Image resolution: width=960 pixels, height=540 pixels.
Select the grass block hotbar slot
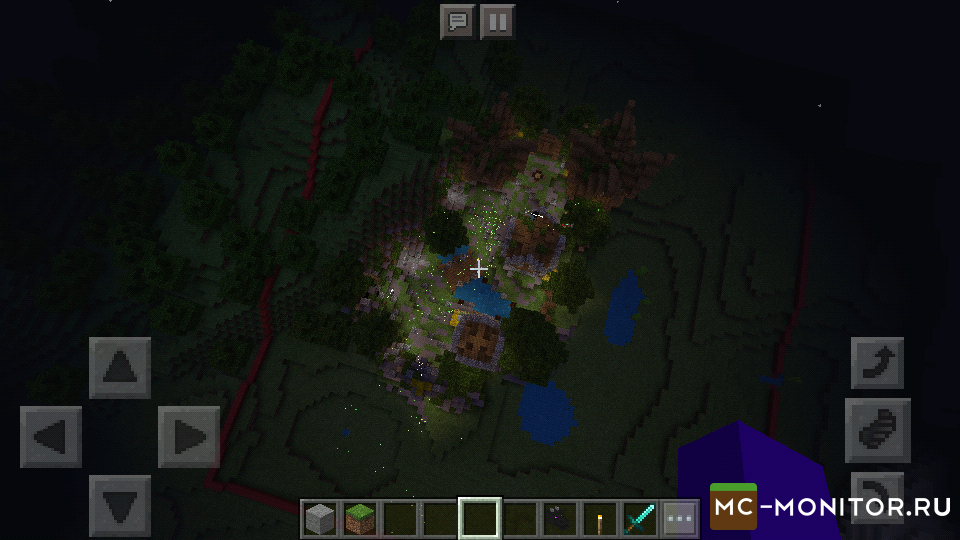pos(360,518)
